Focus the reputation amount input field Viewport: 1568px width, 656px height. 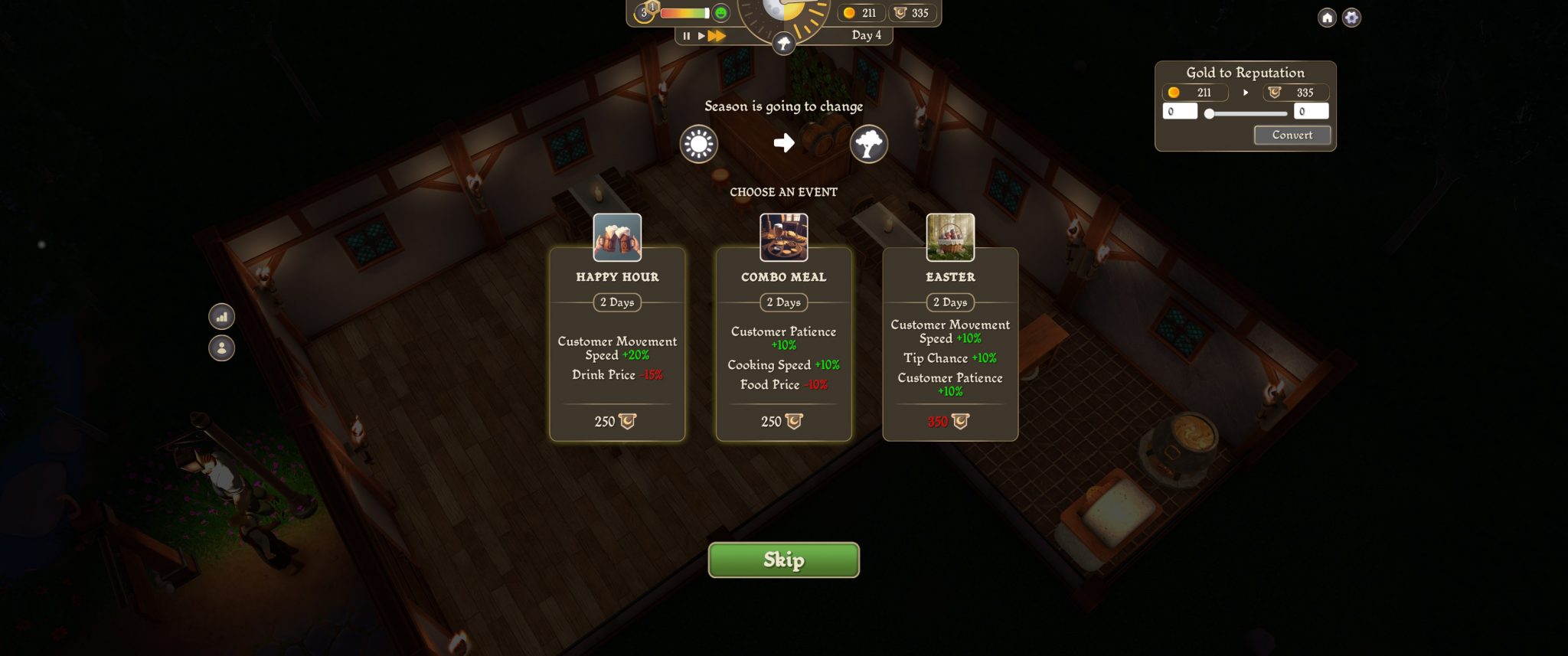point(1311,112)
